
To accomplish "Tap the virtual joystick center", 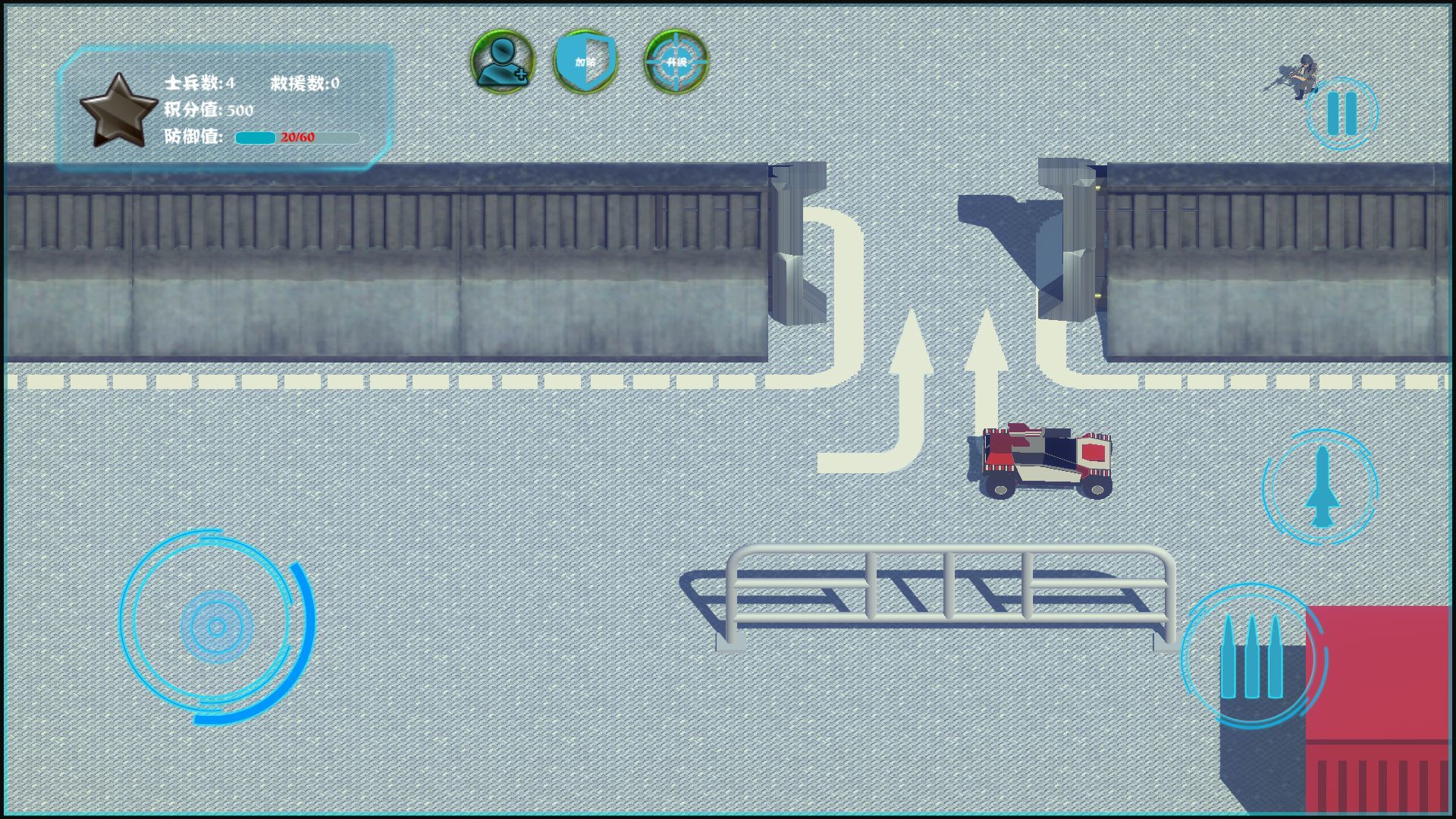I will 217,626.
